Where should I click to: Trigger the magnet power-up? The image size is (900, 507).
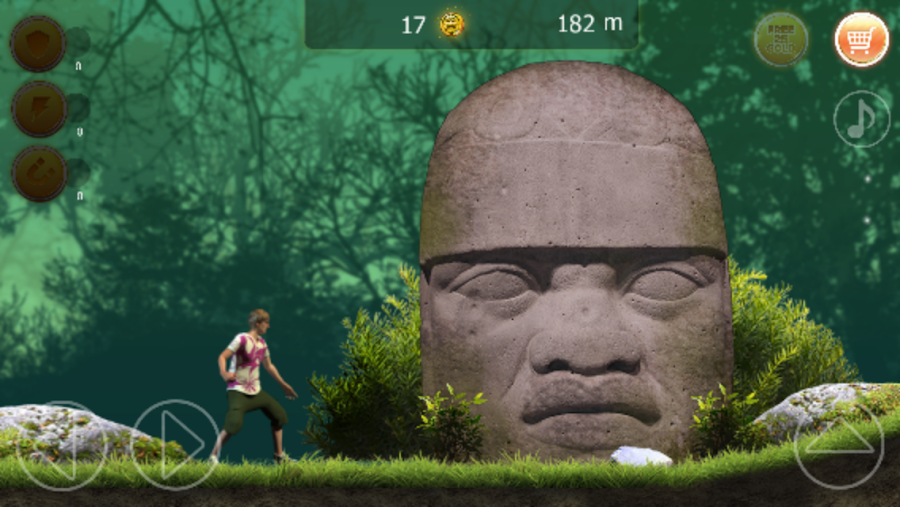[38, 173]
